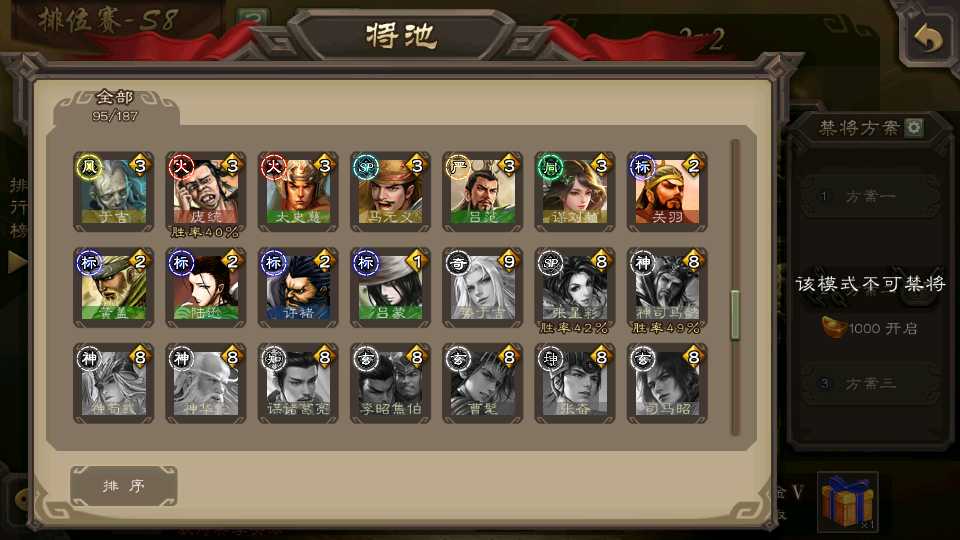Open the 禁将方案 gear settings

coord(913,128)
